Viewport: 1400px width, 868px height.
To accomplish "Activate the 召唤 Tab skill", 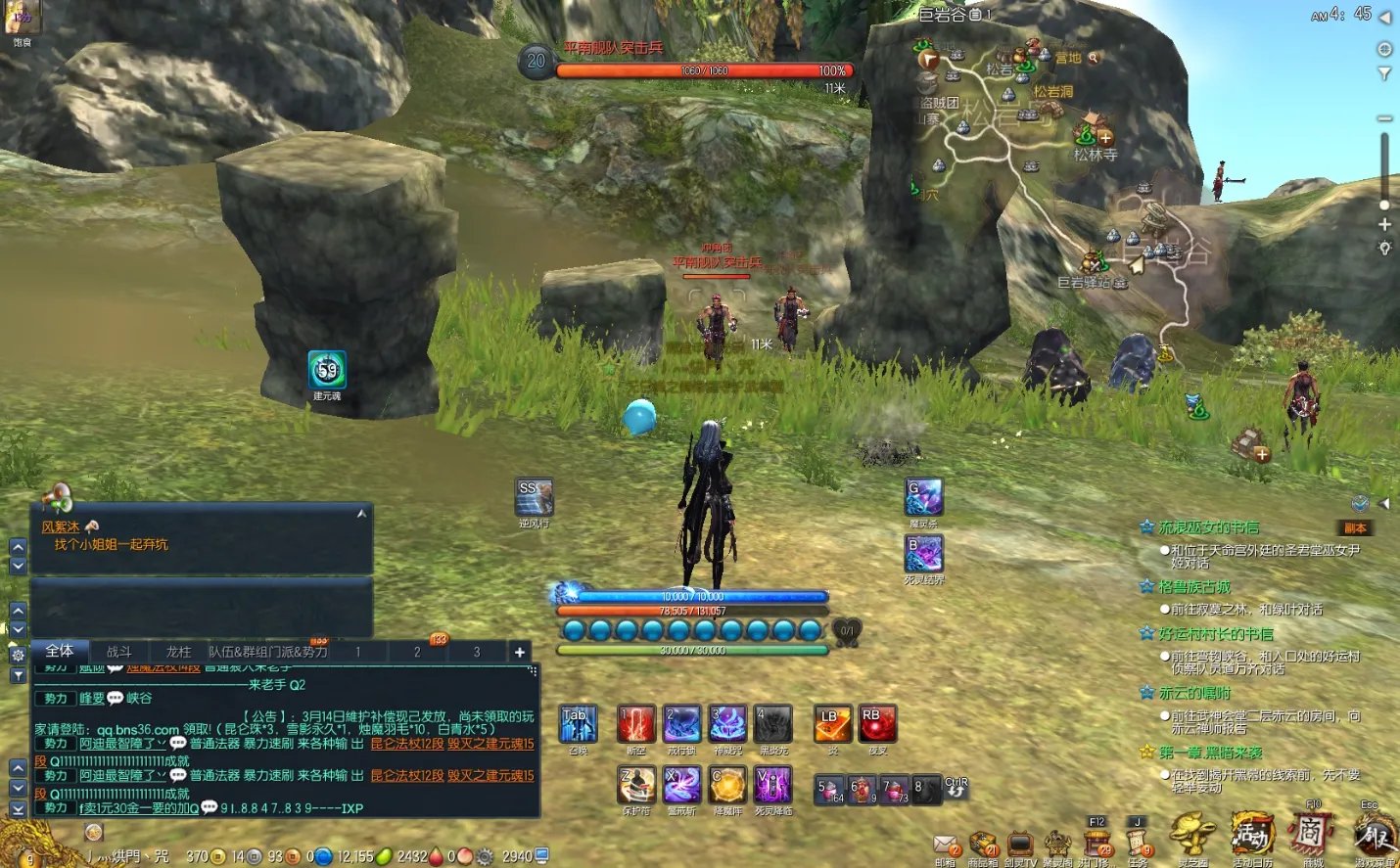I will click(x=578, y=724).
